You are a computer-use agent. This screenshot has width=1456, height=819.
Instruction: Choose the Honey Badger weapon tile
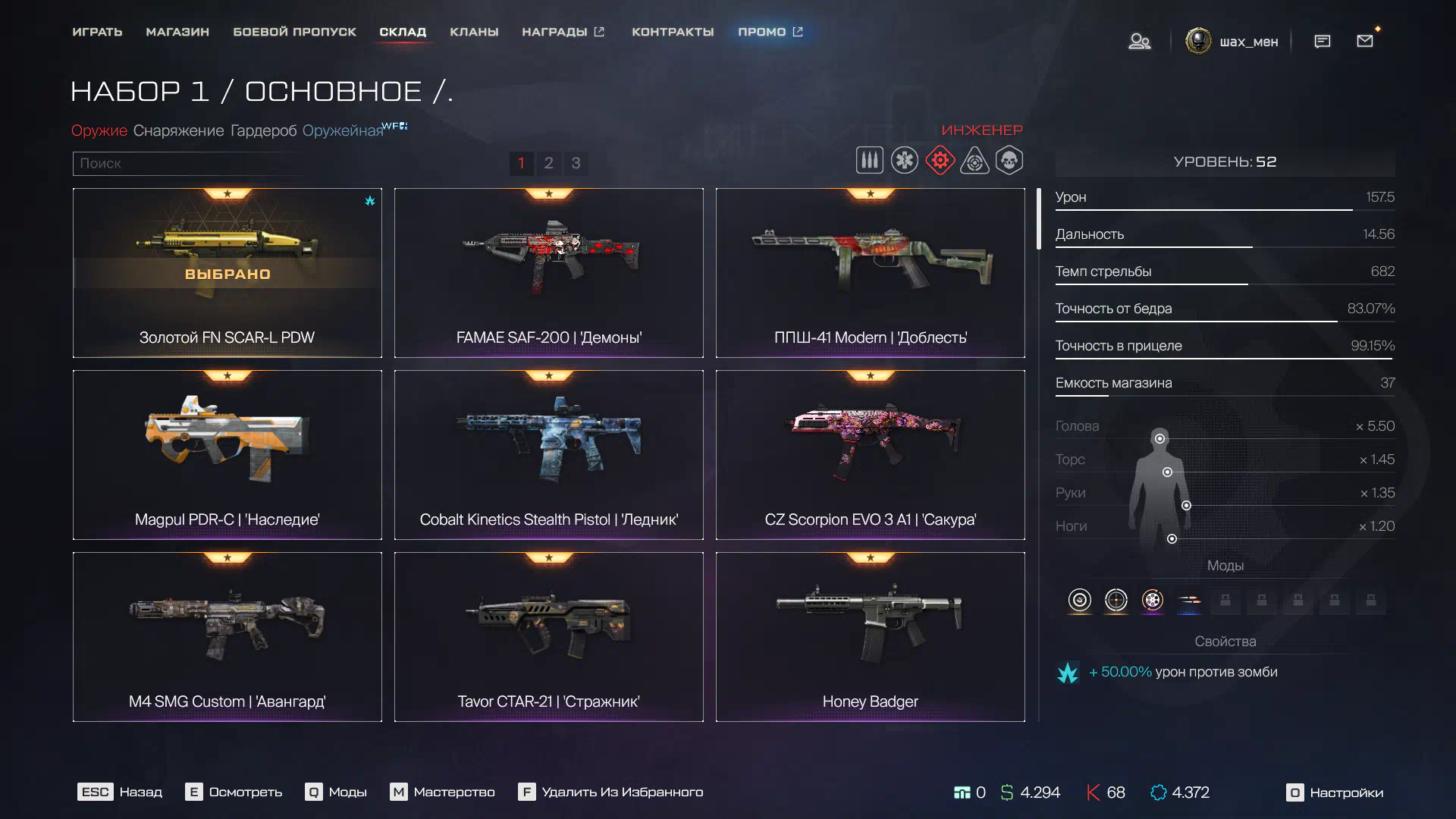(870, 637)
